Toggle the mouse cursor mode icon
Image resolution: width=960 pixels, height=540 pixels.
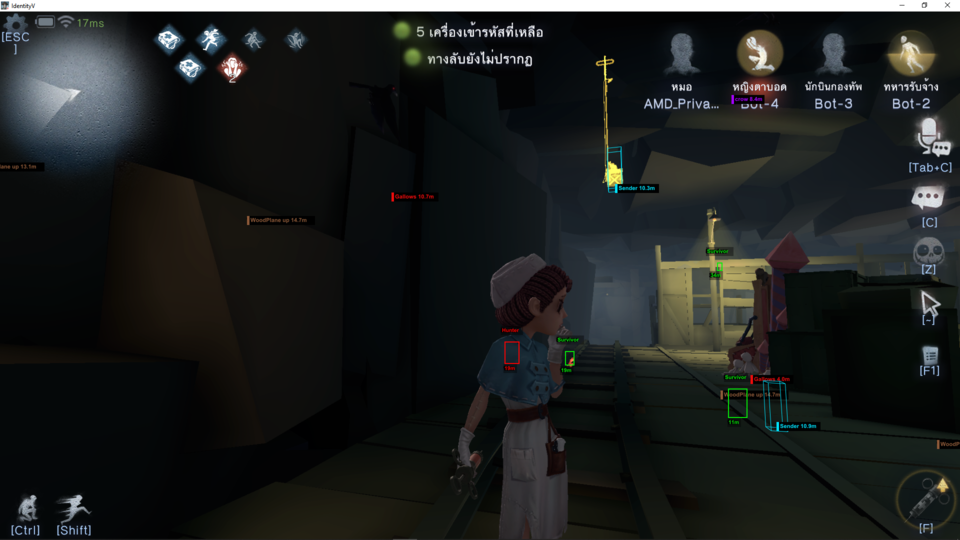pyautogui.click(x=929, y=302)
